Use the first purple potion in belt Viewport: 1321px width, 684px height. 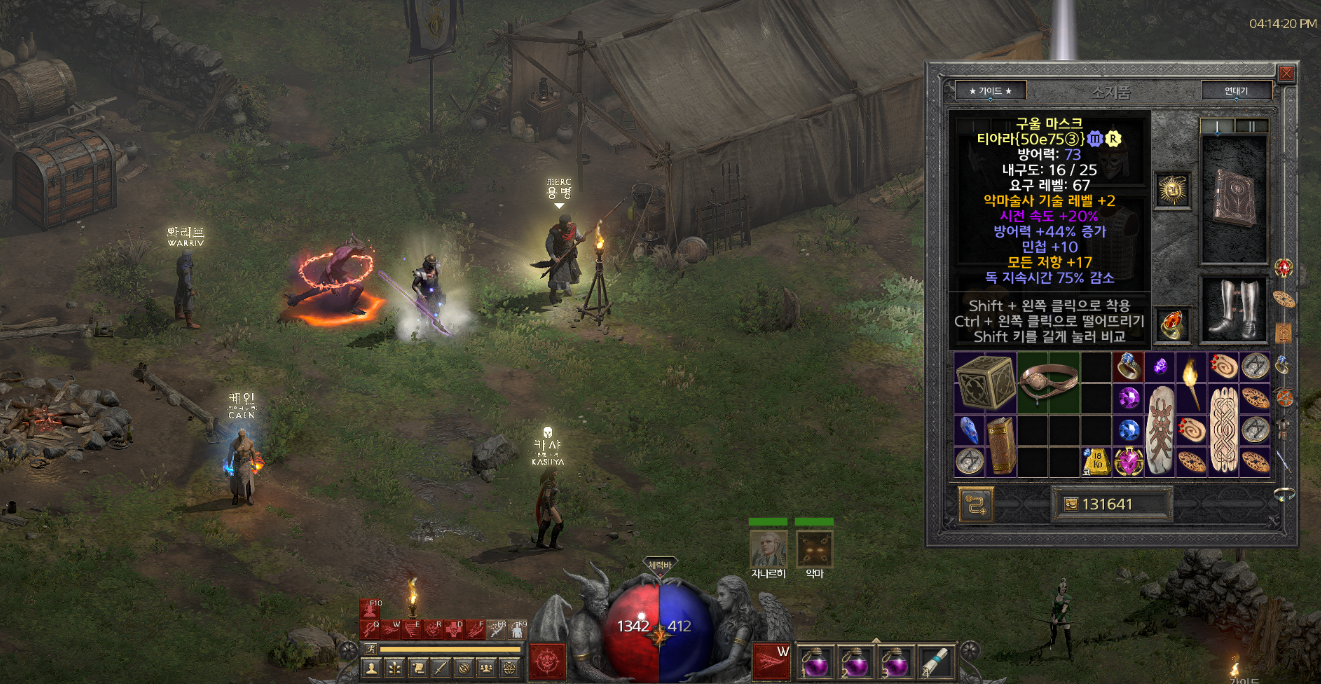click(815, 662)
